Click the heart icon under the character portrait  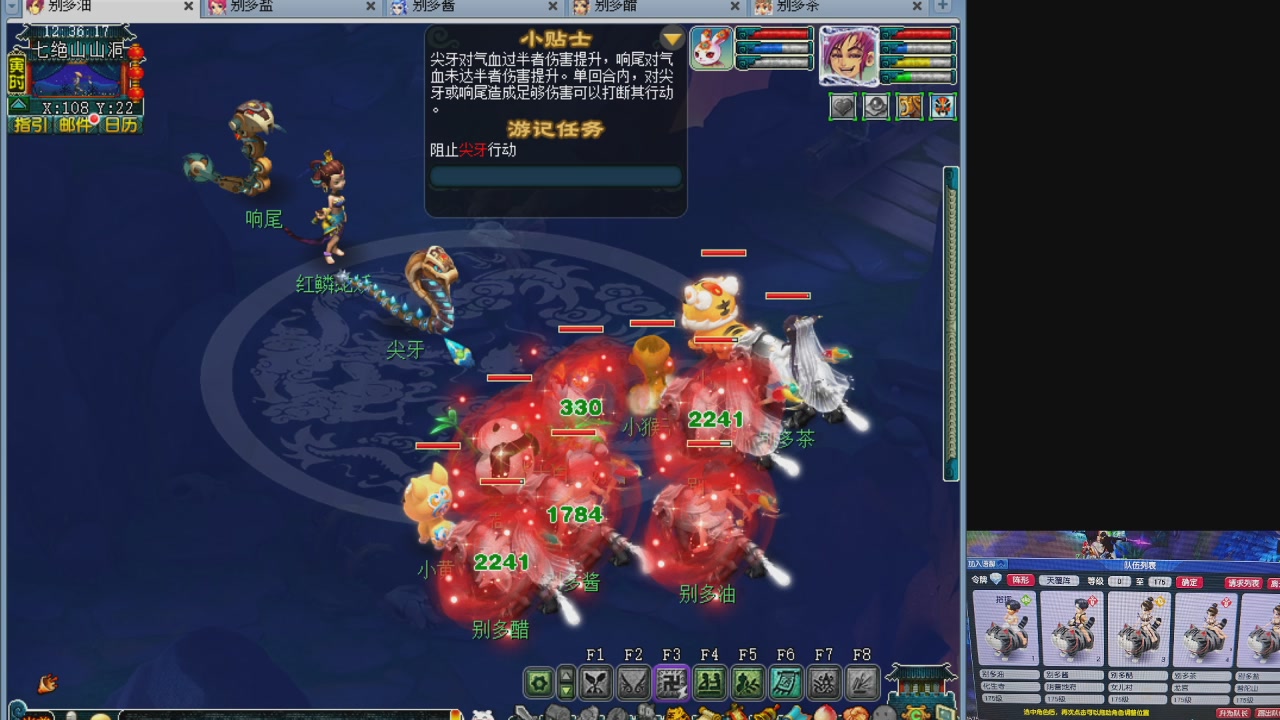point(843,106)
